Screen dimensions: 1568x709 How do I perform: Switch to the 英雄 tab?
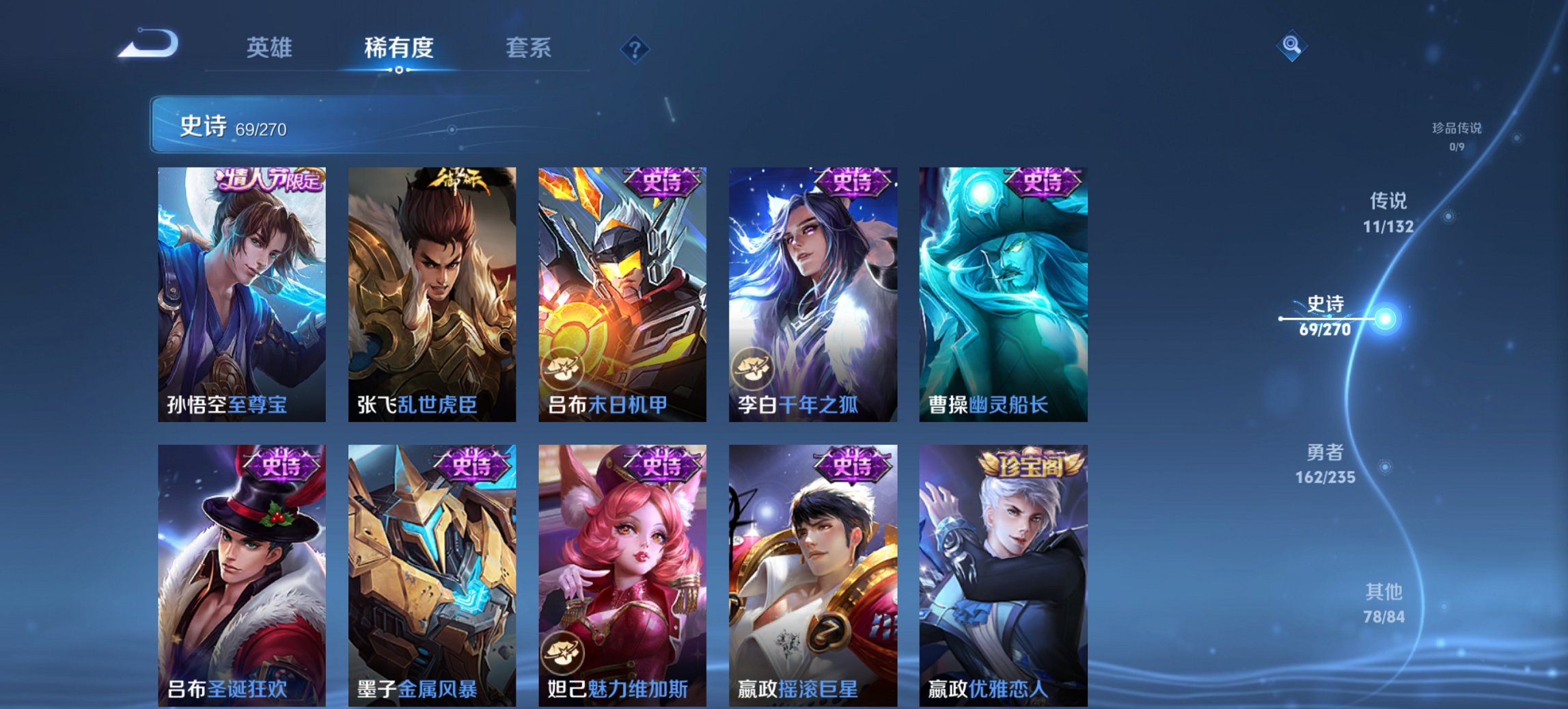271,48
